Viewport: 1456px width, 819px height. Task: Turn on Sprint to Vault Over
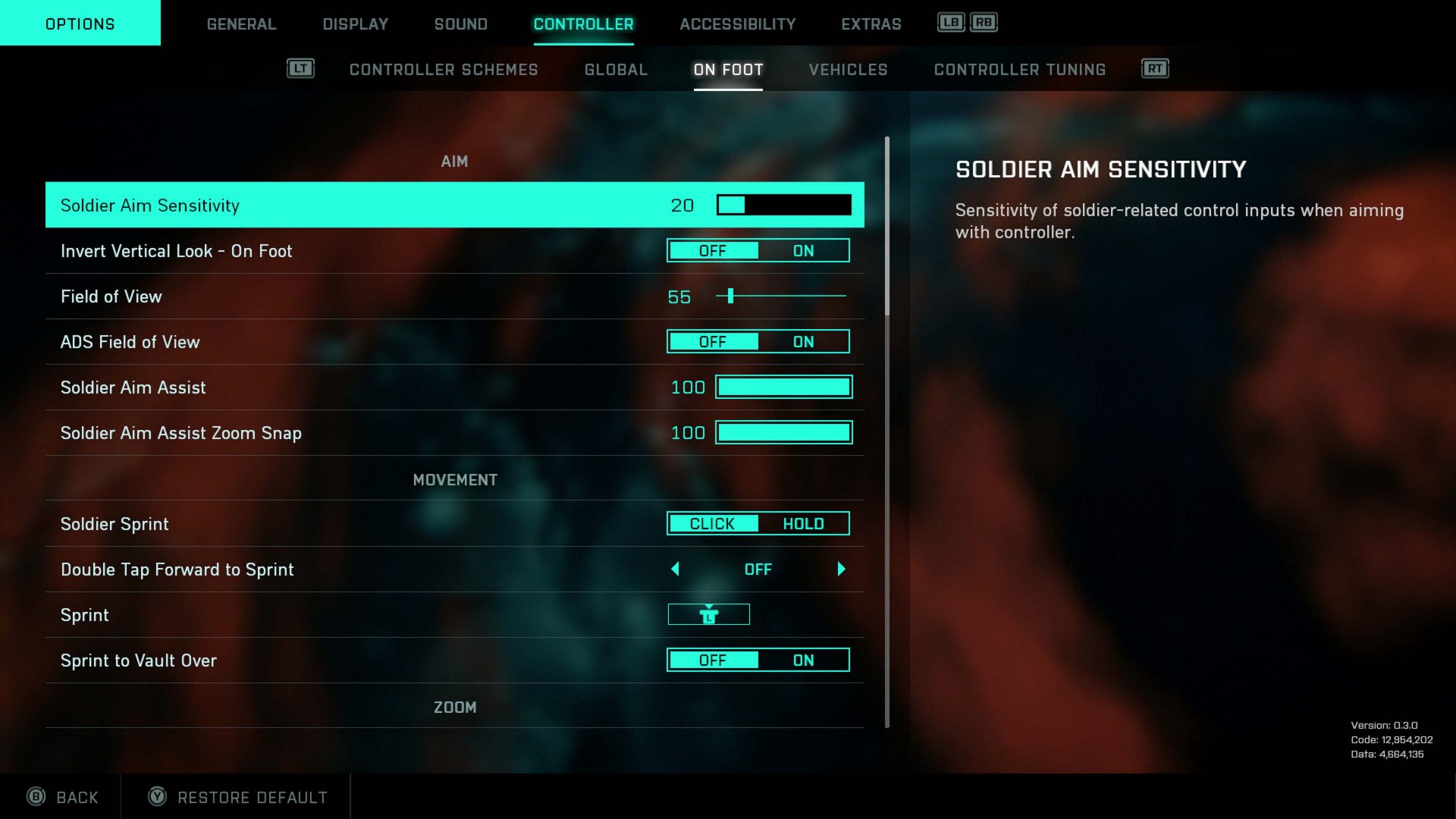pos(803,661)
